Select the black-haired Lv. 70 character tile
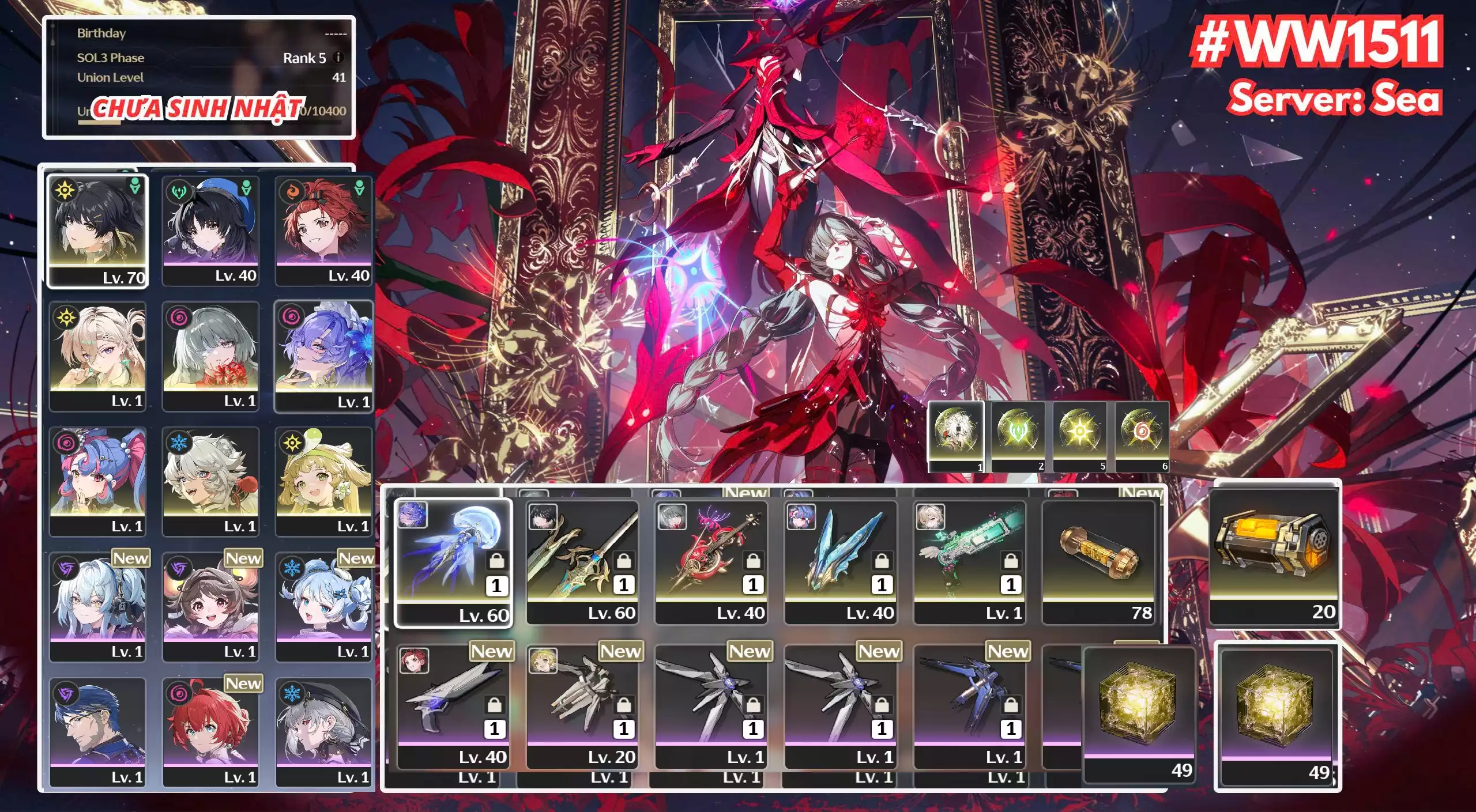1476x812 pixels. coord(97,231)
